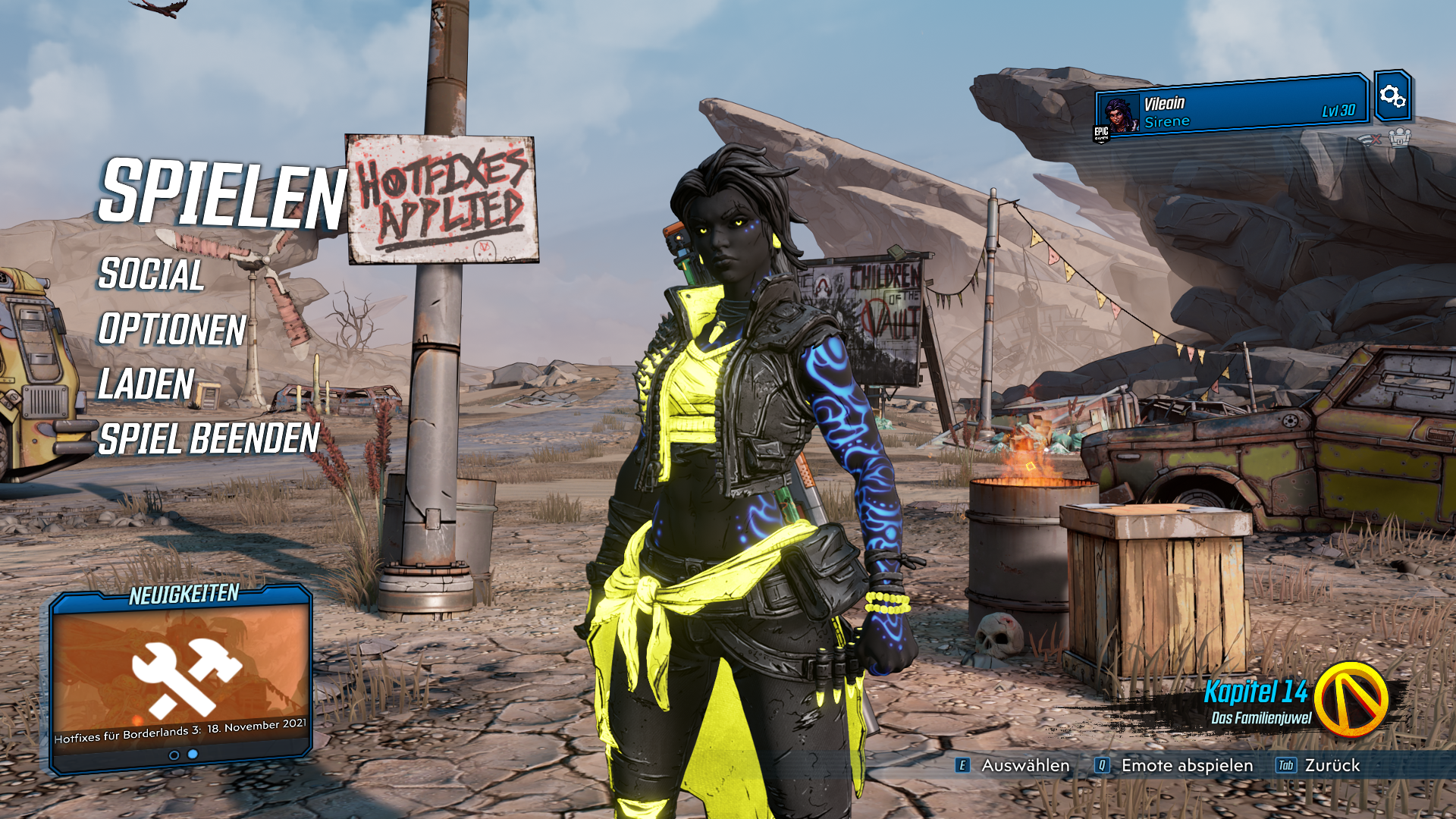Viewport: 1456px width, 819px height.
Task: Open the SOCIAL menu
Action: pos(151,275)
